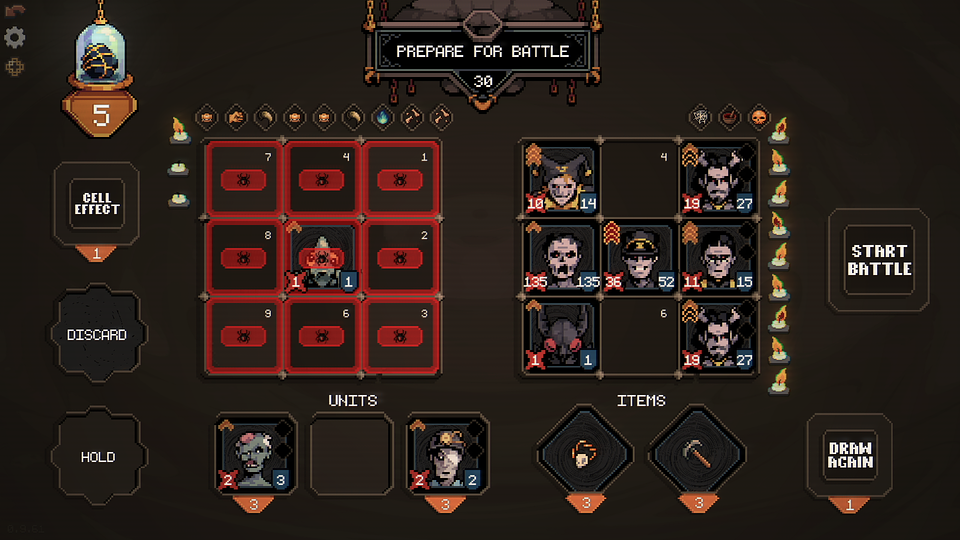
Task: Select the flaming skull item
Action: point(586,455)
